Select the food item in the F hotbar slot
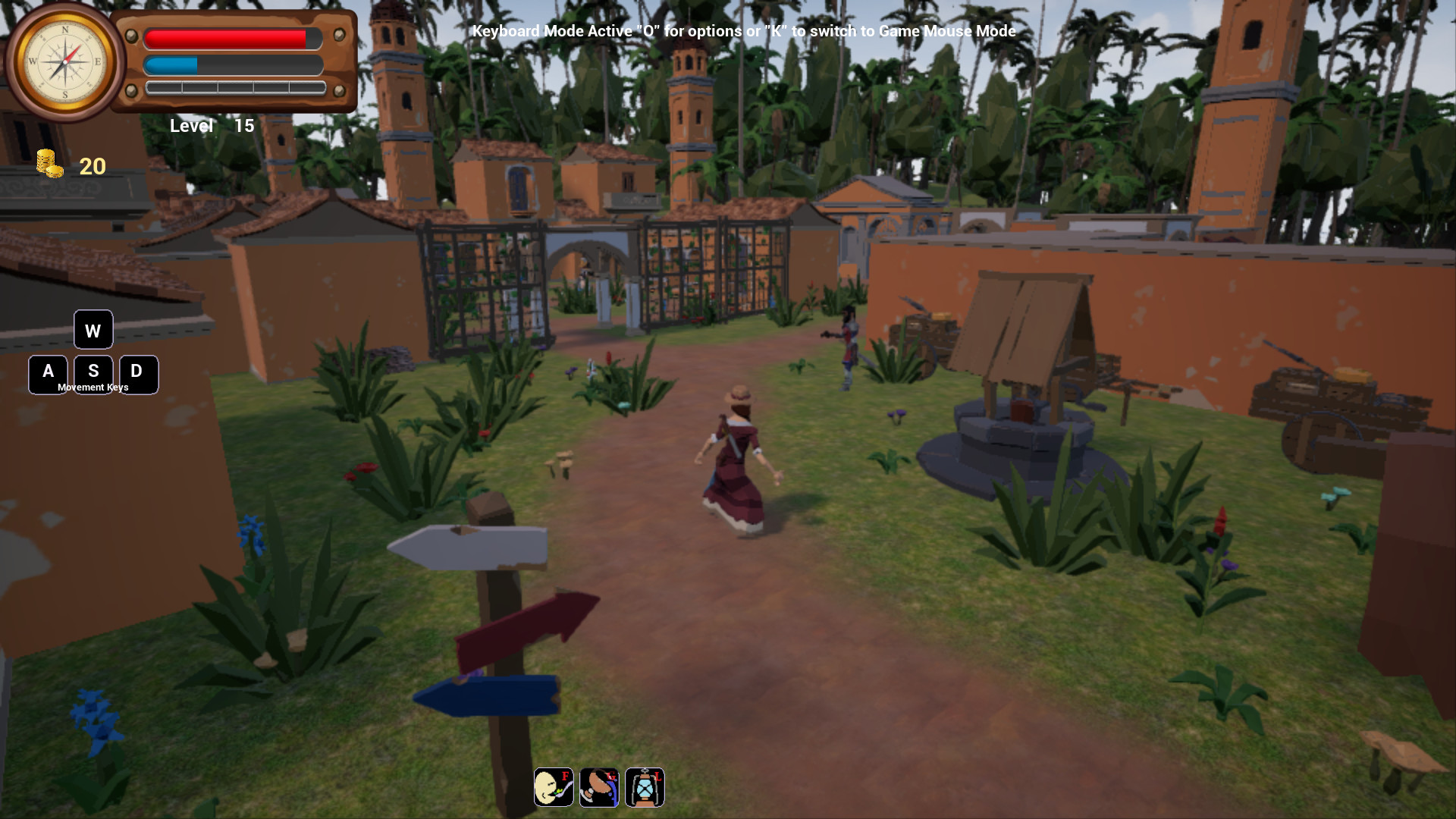The width and height of the screenshot is (1456, 819). point(554,787)
